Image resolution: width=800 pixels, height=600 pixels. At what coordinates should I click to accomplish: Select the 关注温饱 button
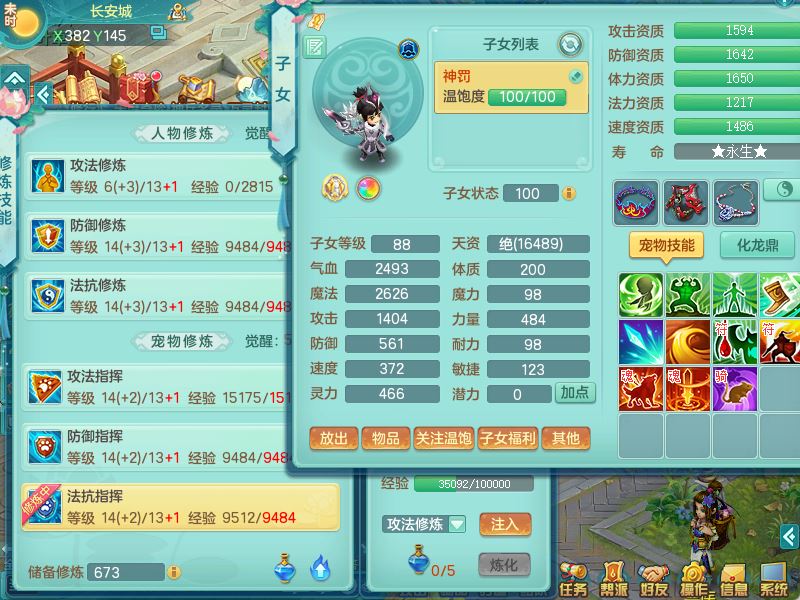[x=443, y=438]
